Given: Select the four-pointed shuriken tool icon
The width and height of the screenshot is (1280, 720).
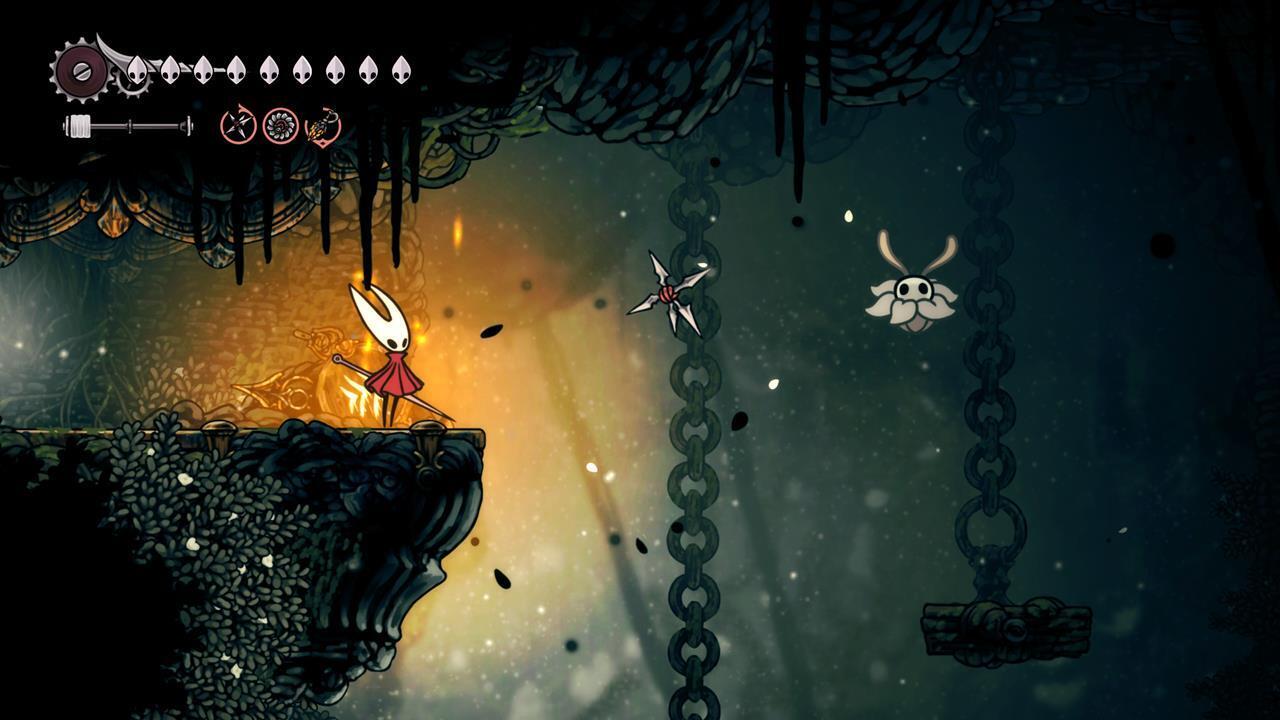Looking at the screenshot, I should pyautogui.click(x=238, y=126).
